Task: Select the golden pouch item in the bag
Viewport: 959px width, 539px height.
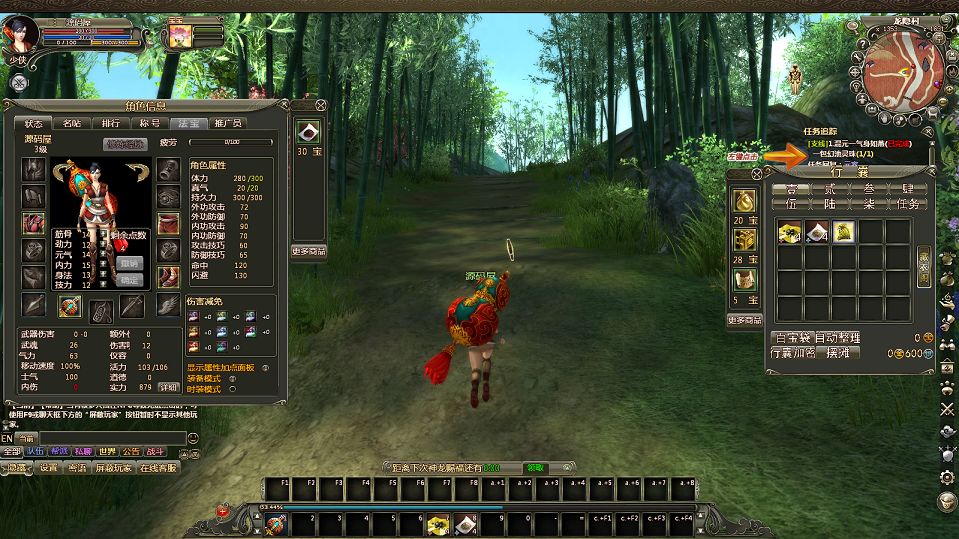Action: pyautogui.click(x=843, y=232)
